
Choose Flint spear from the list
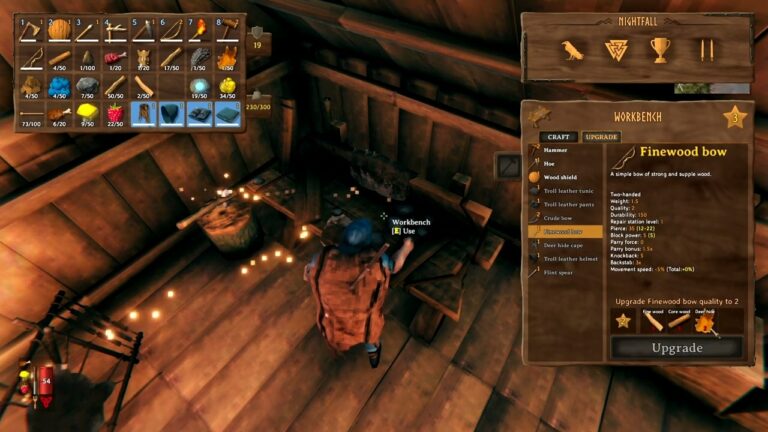click(560, 271)
